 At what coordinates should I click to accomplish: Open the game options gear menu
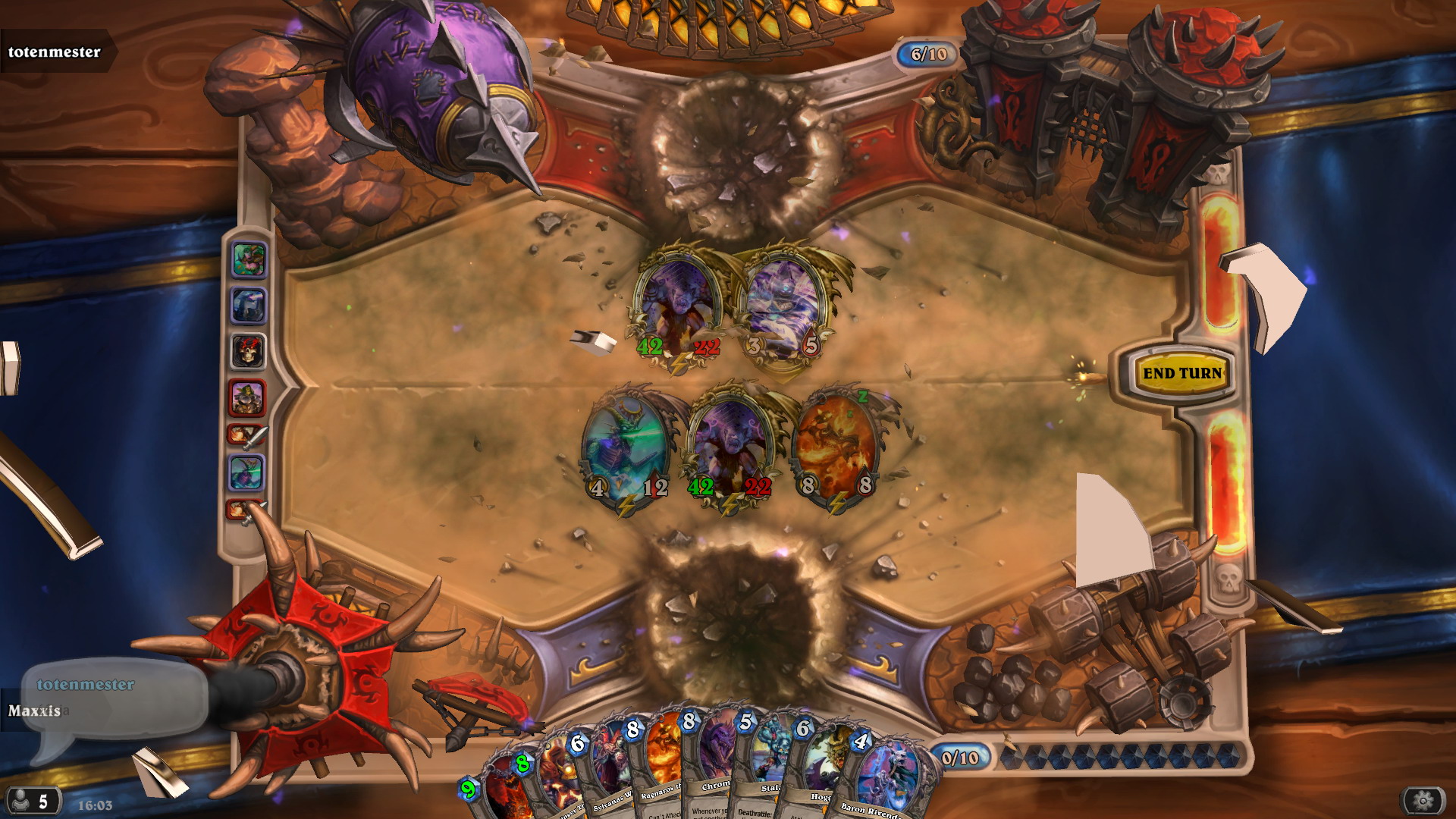[x=1423, y=800]
